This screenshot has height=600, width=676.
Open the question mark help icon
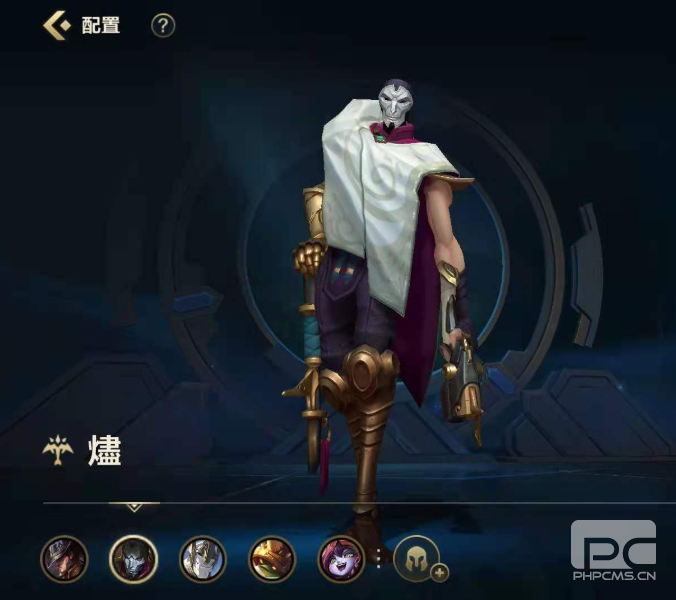pos(163,25)
